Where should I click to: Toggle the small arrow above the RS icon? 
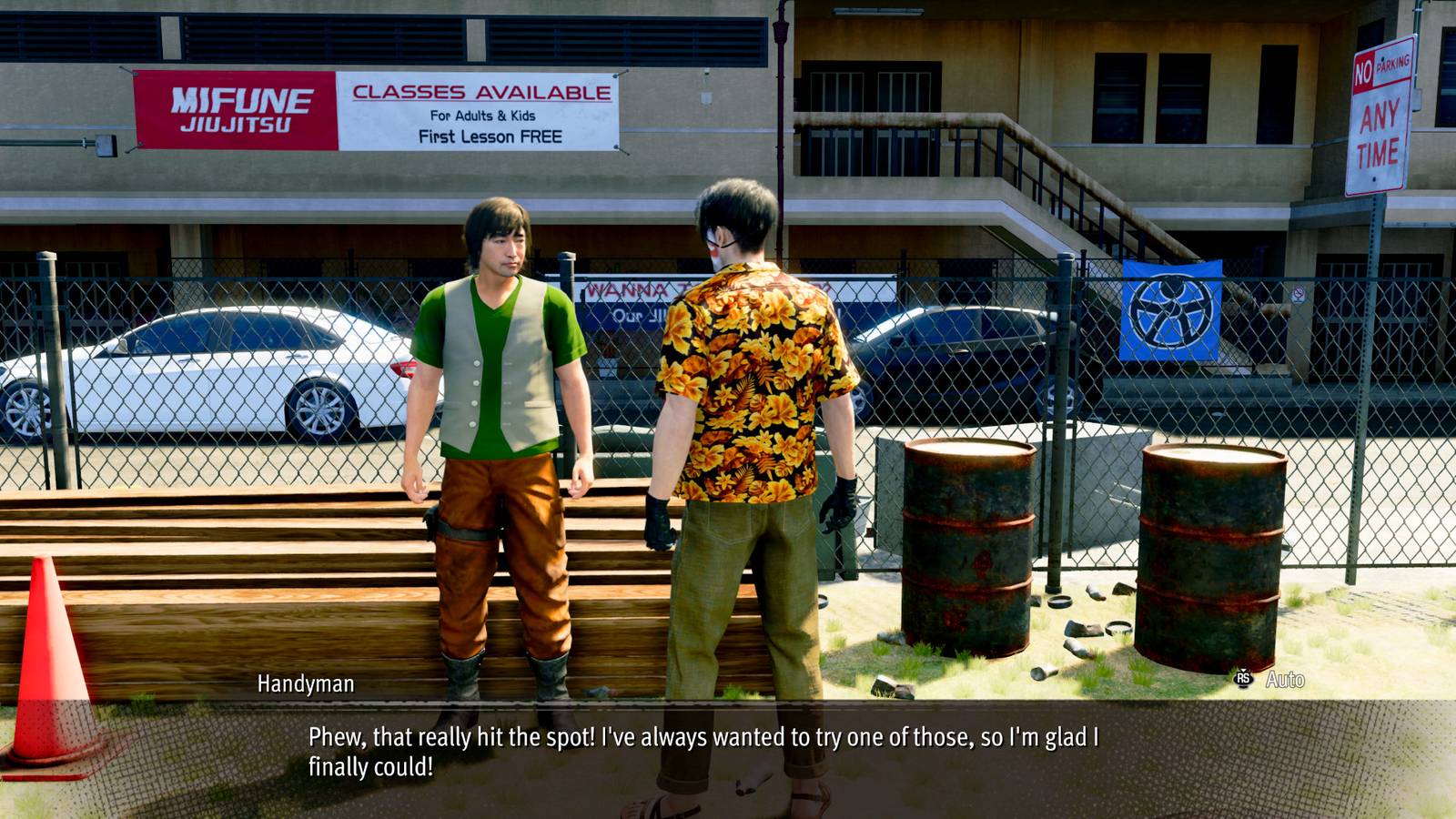[x=1243, y=671]
